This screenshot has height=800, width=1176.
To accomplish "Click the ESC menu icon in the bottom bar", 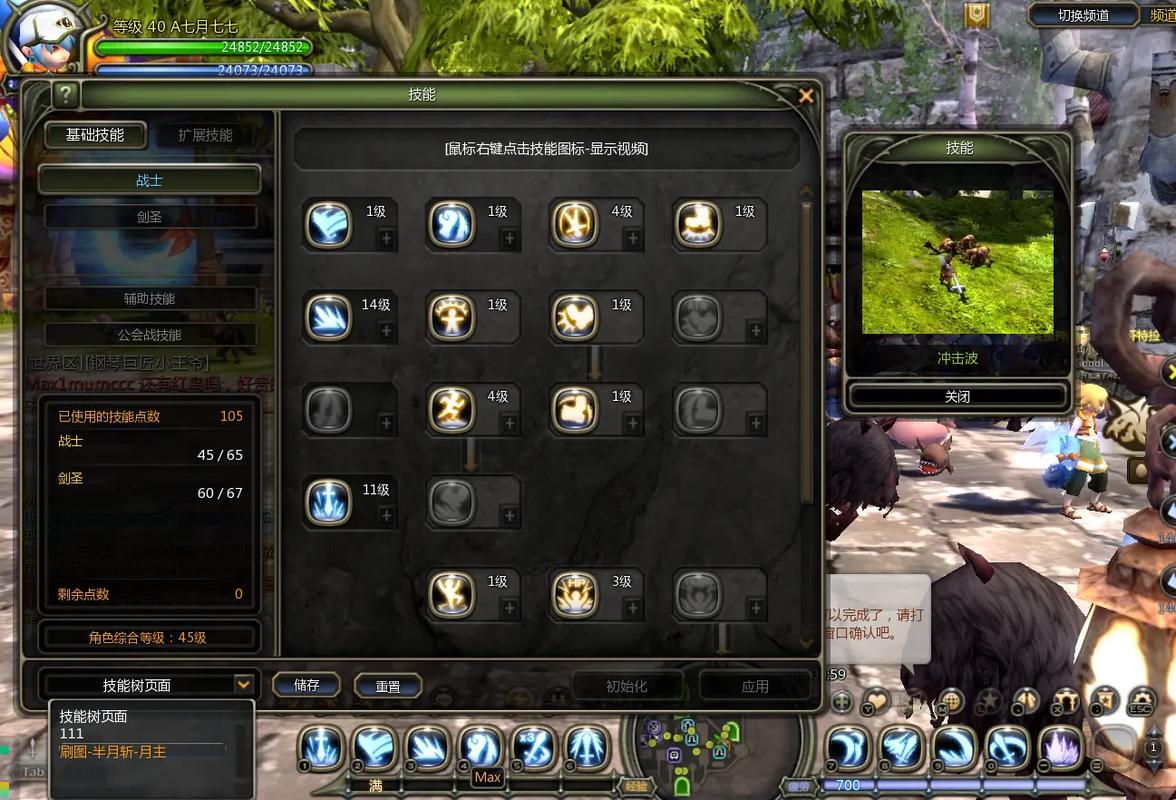I will pos(1142,702).
